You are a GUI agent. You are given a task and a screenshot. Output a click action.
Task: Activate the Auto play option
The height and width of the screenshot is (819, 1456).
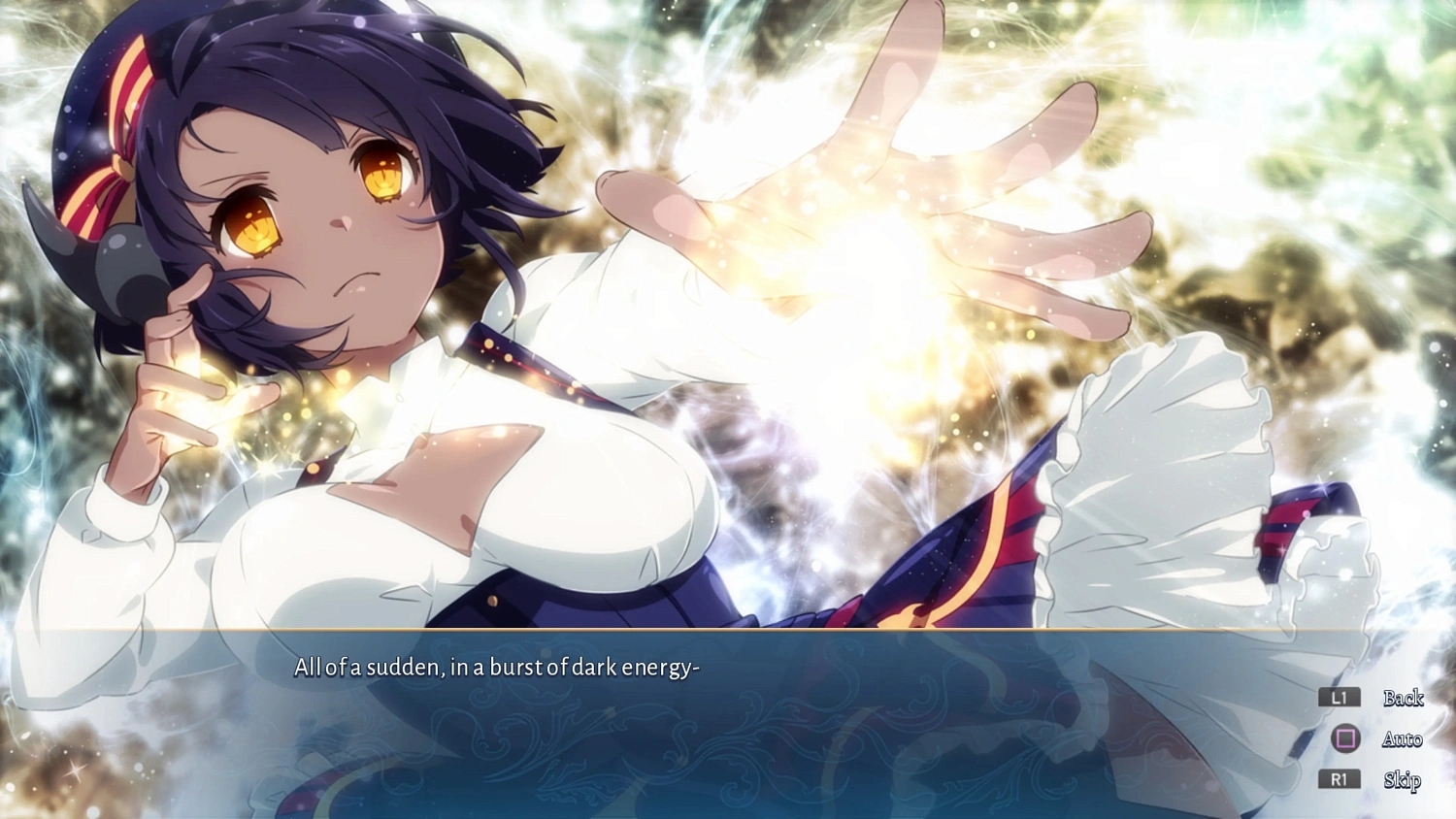coord(1404,739)
